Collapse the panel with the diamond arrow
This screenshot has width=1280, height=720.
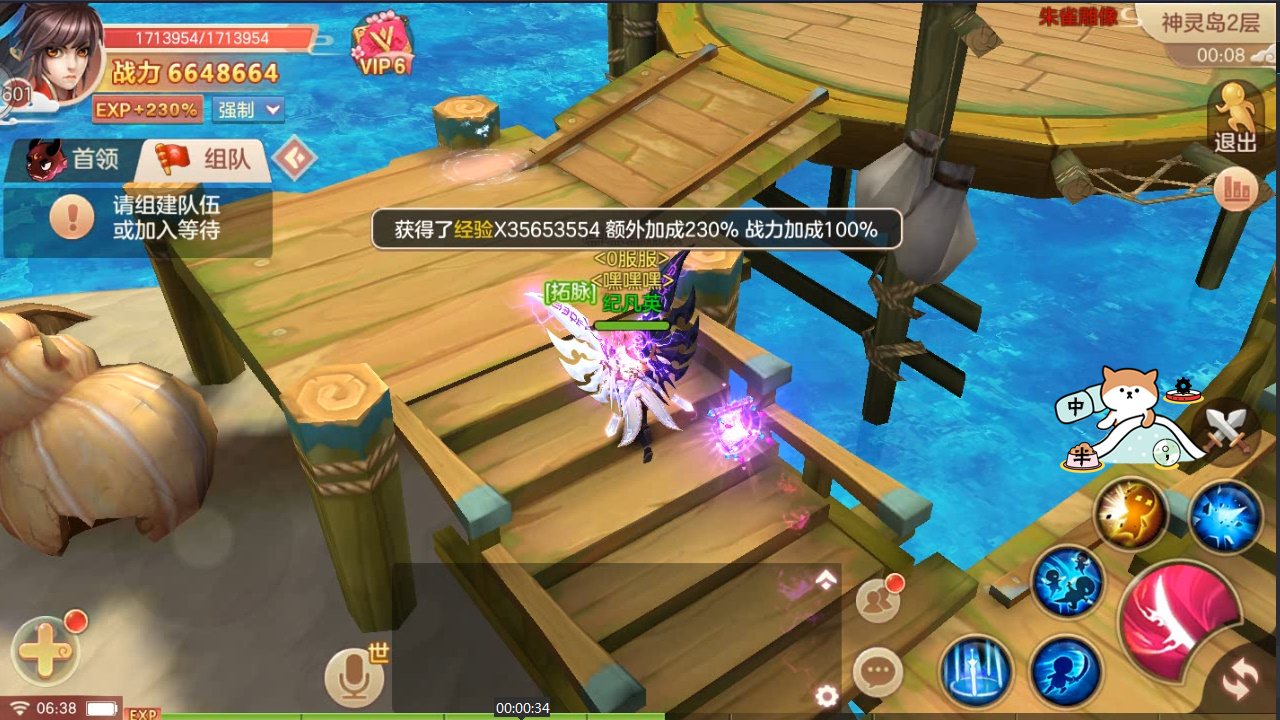click(x=294, y=157)
